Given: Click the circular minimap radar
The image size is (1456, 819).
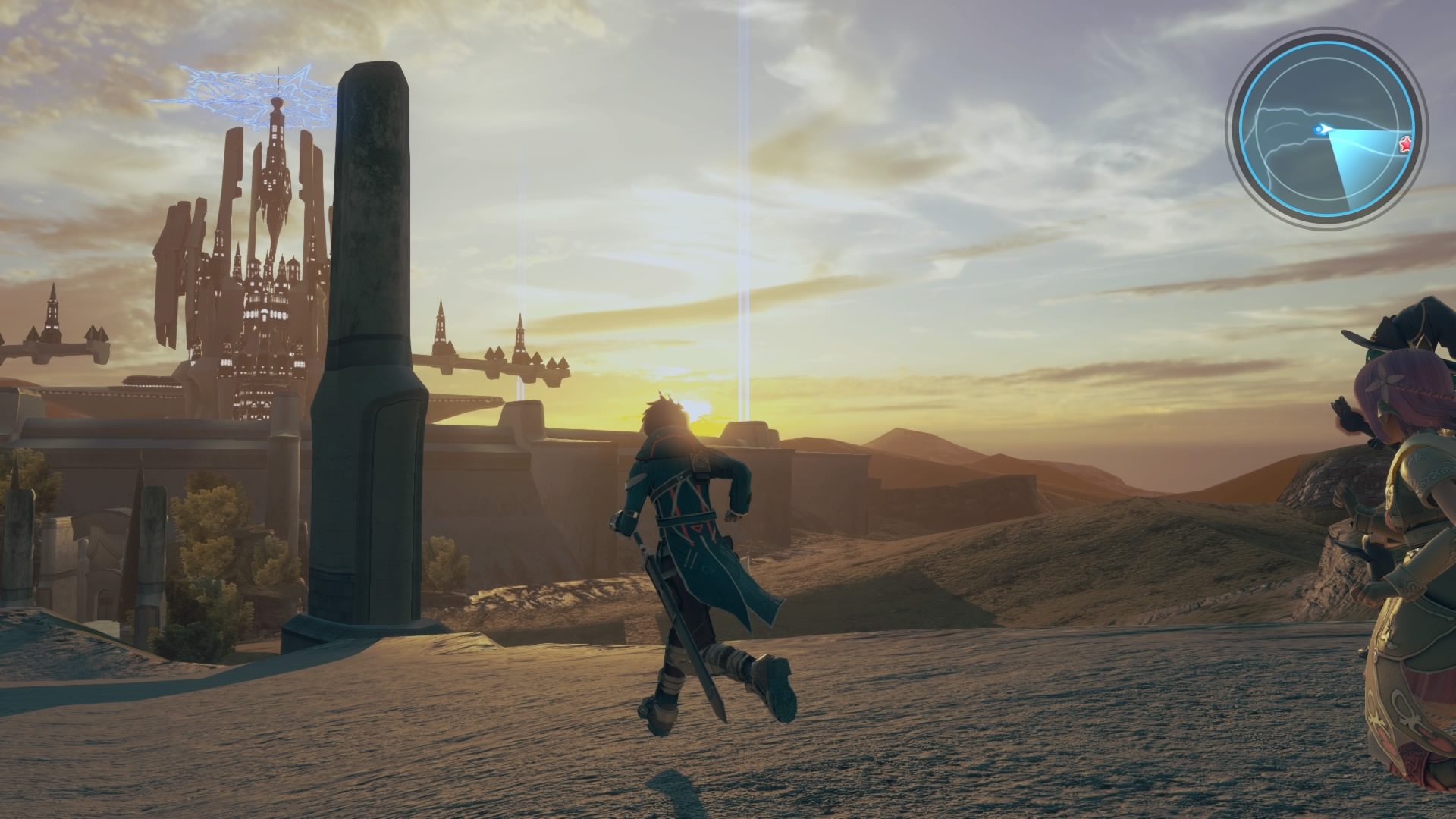Looking at the screenshot, I should coord(1326,129).
